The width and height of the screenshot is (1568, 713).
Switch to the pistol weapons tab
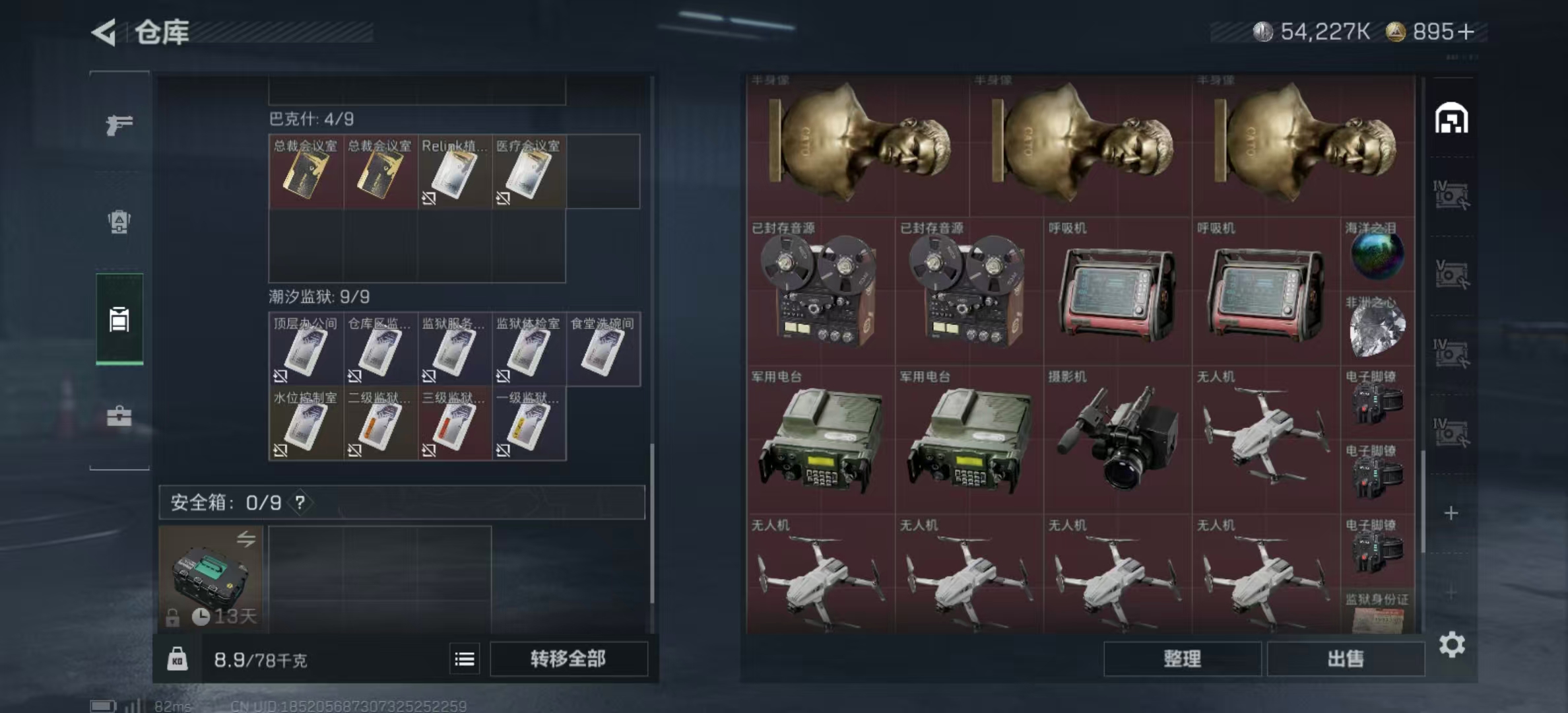119,124
